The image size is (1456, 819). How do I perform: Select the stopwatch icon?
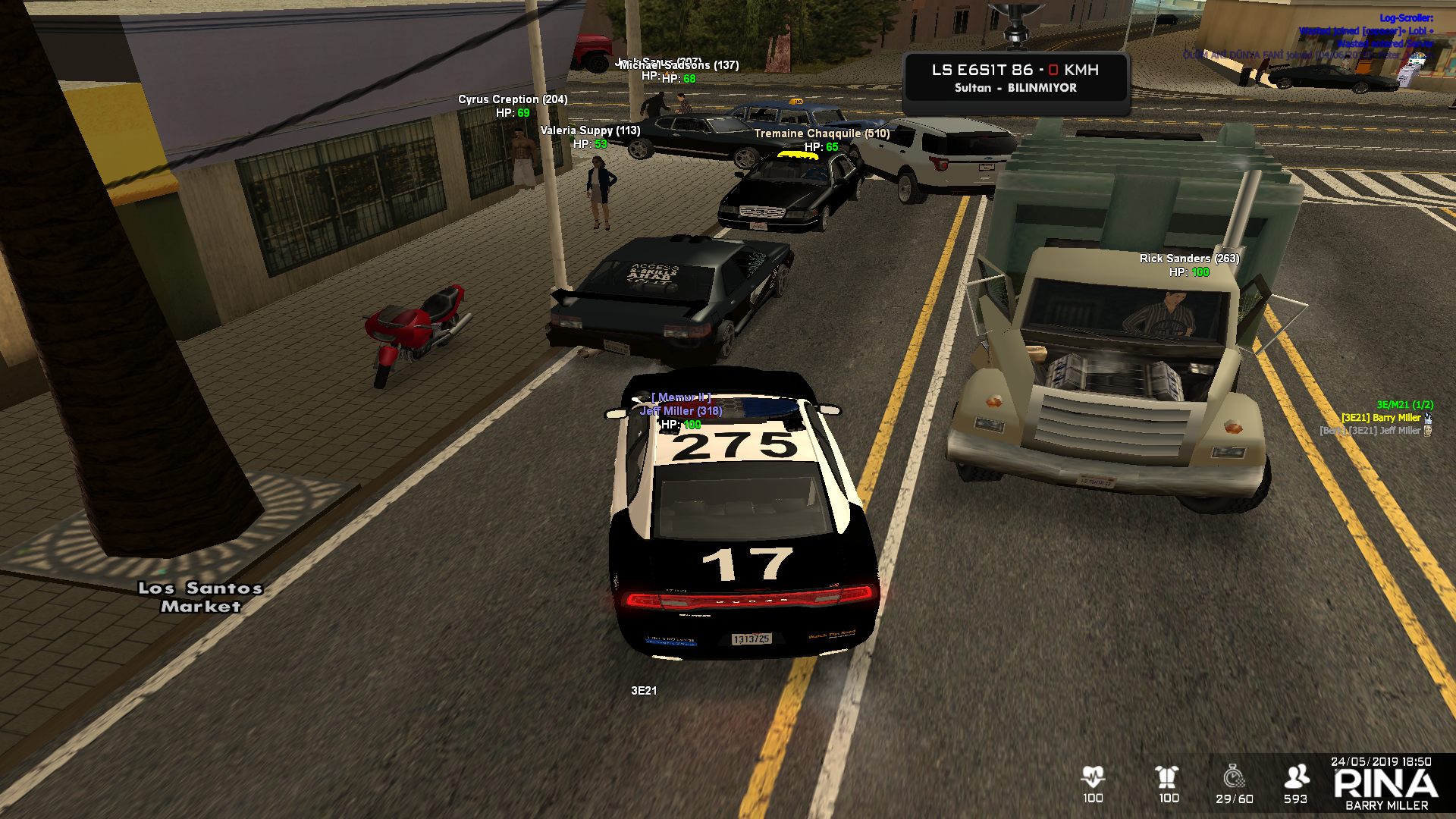point(1234,777)
